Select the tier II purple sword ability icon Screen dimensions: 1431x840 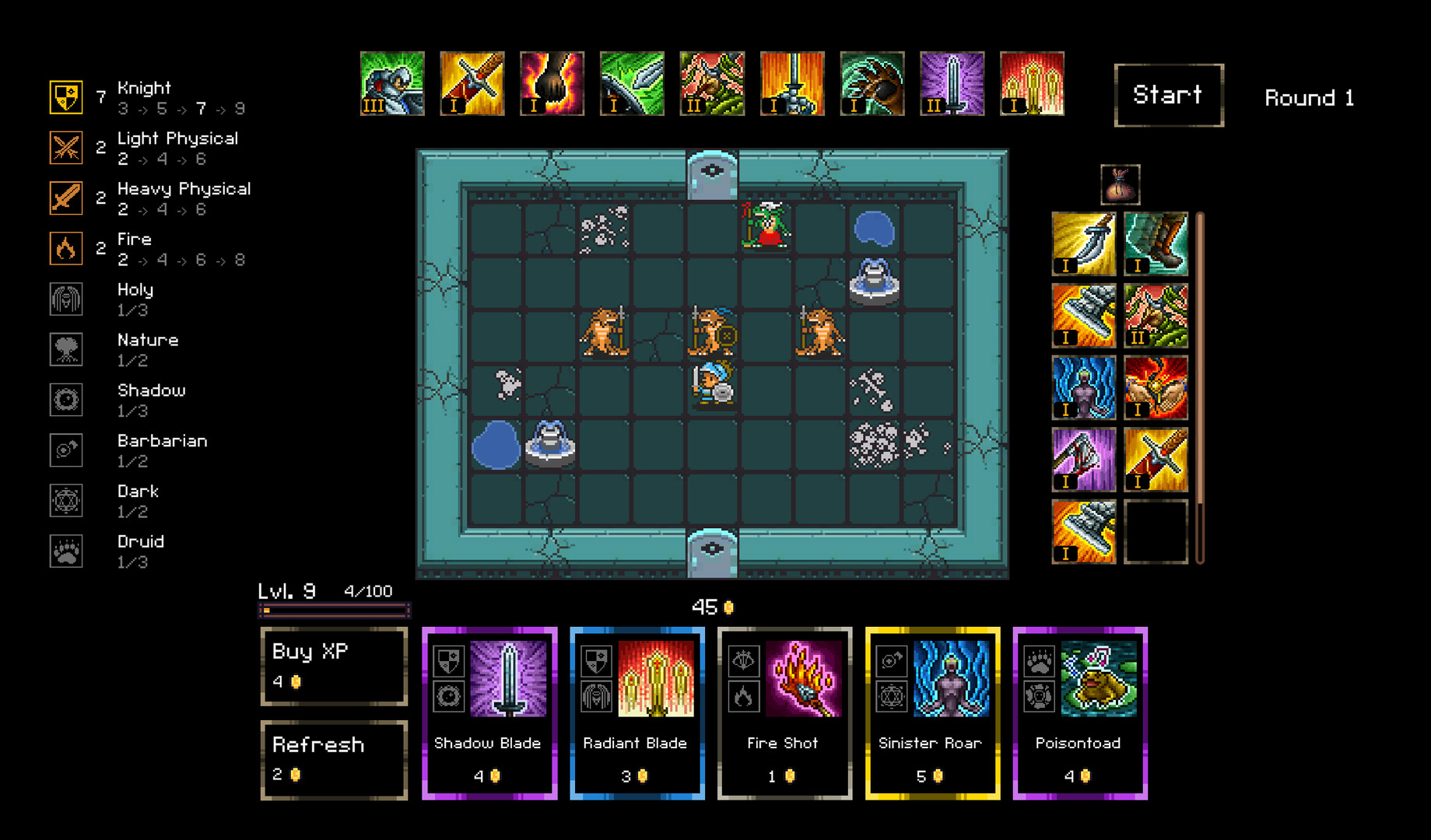click(x=952, y=82)
